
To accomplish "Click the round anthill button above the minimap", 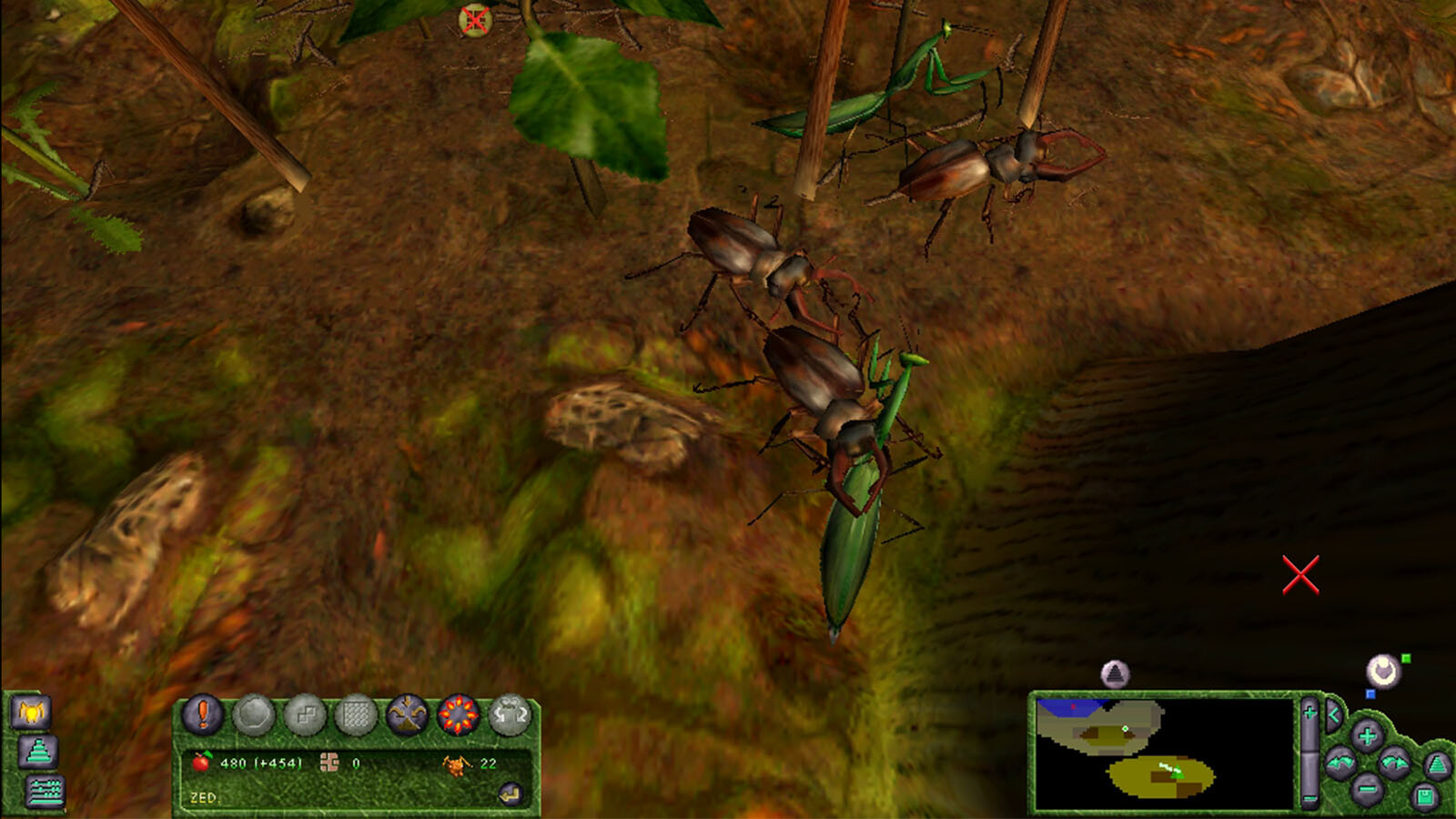I will point(1115,674).
